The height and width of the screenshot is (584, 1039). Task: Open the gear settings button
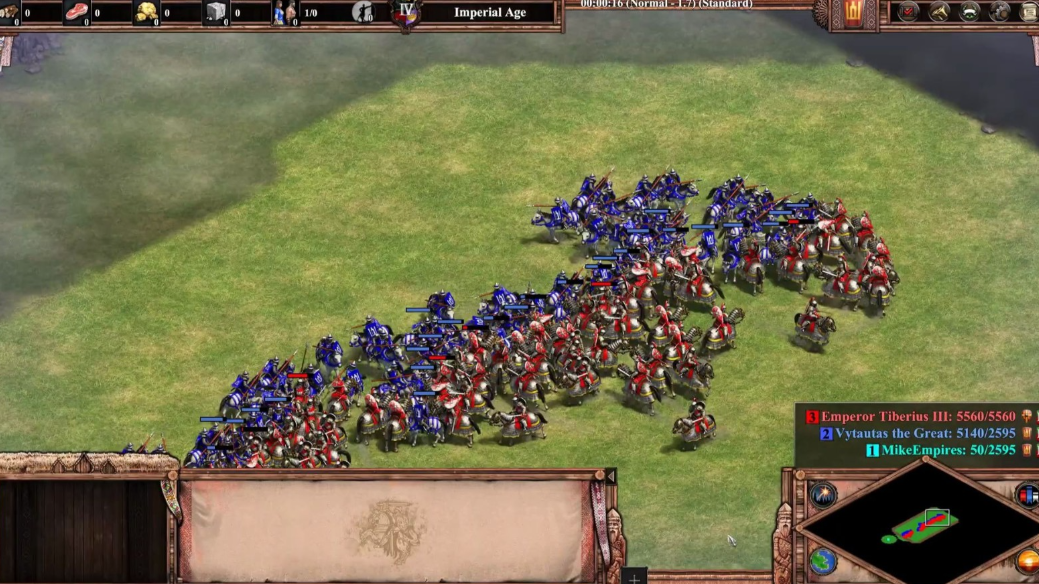coord(1000,12)
